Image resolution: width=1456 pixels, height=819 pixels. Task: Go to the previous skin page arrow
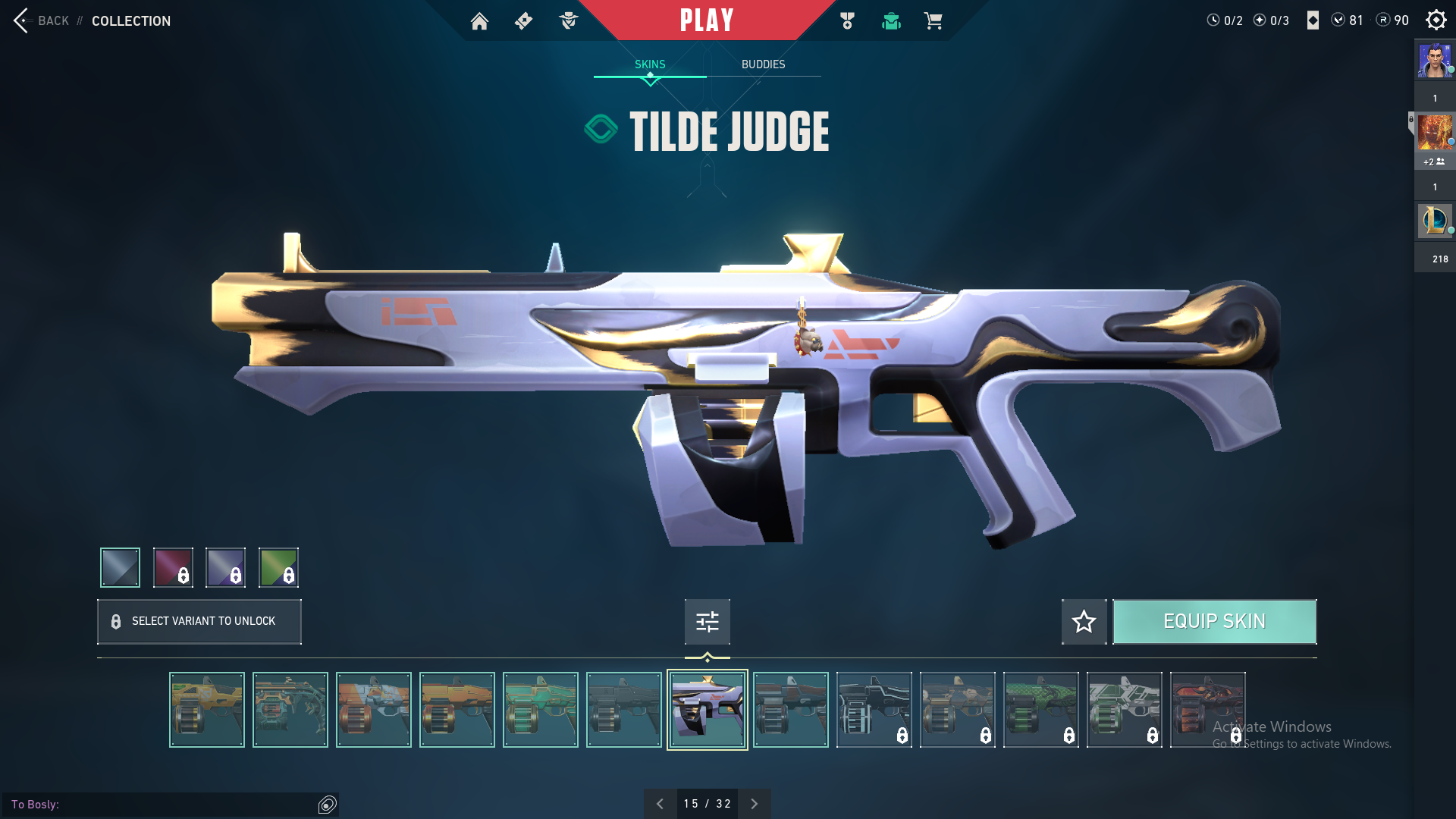660,804
